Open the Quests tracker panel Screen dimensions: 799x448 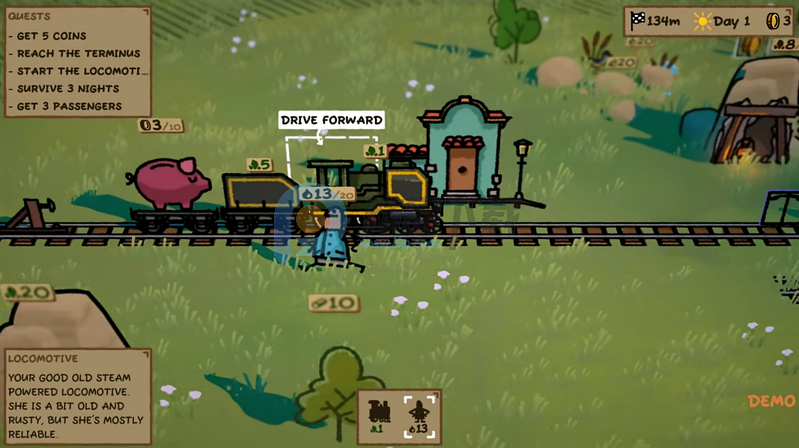click(x=76, y=62)
